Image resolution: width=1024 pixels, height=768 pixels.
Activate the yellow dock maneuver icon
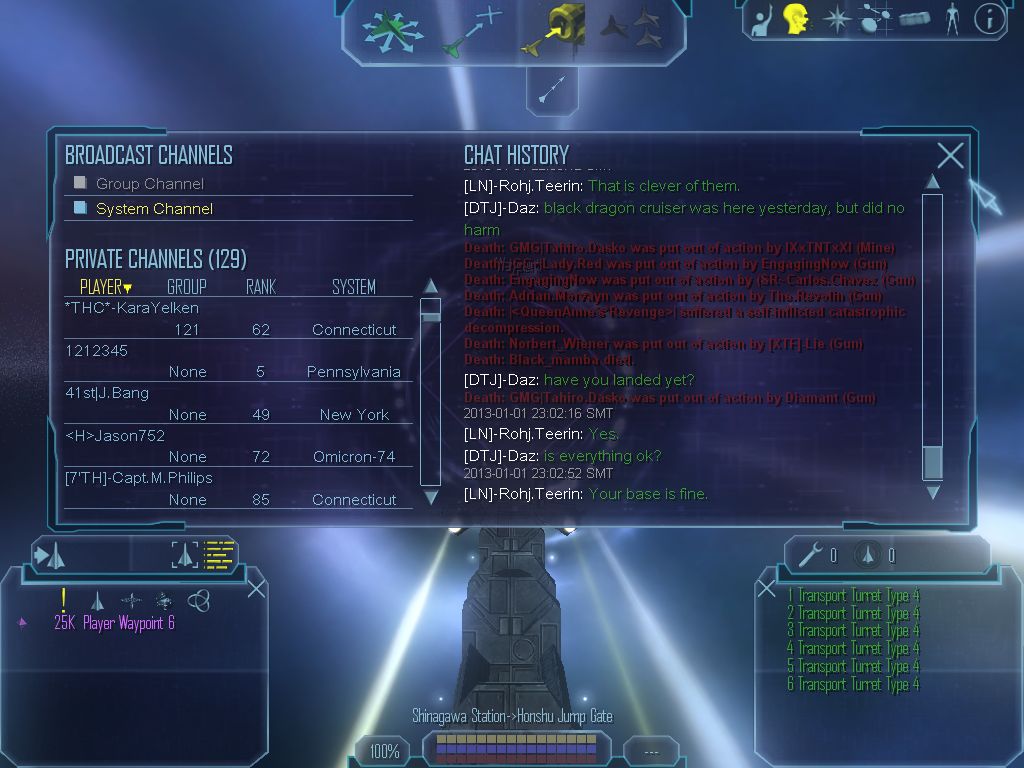pyautogui.click(x=553, y=30)
